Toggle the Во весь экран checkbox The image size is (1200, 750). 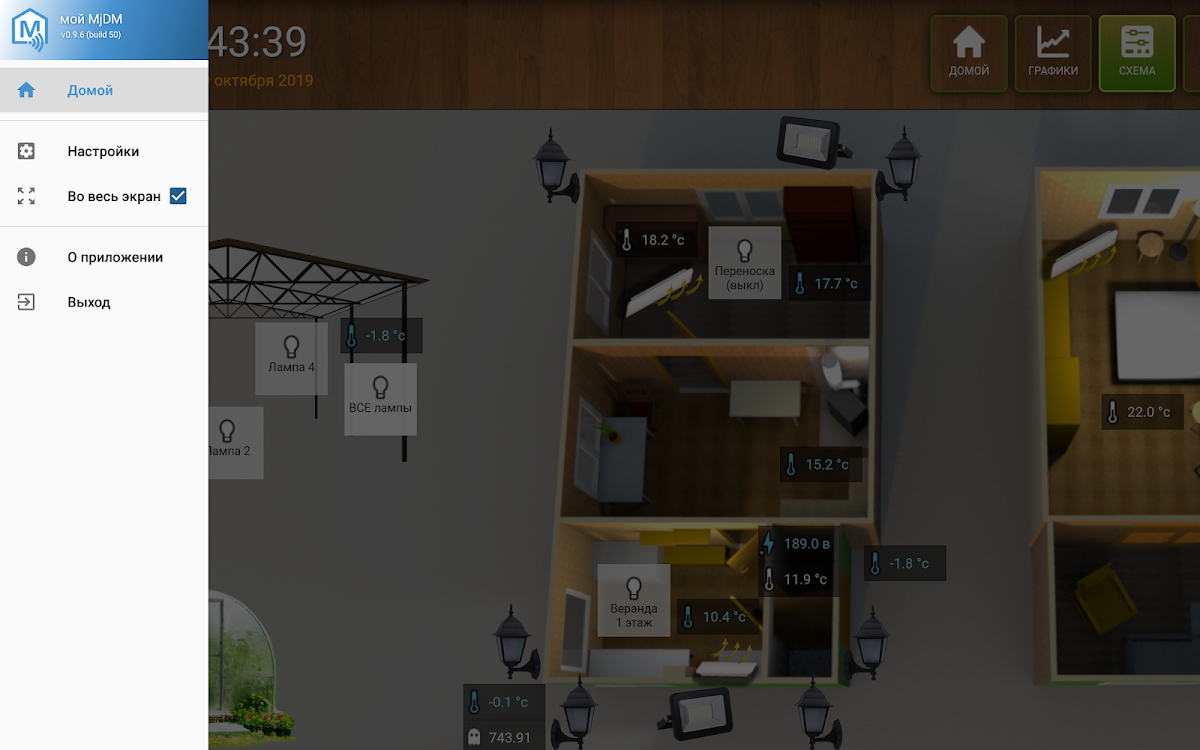[178, 196]
